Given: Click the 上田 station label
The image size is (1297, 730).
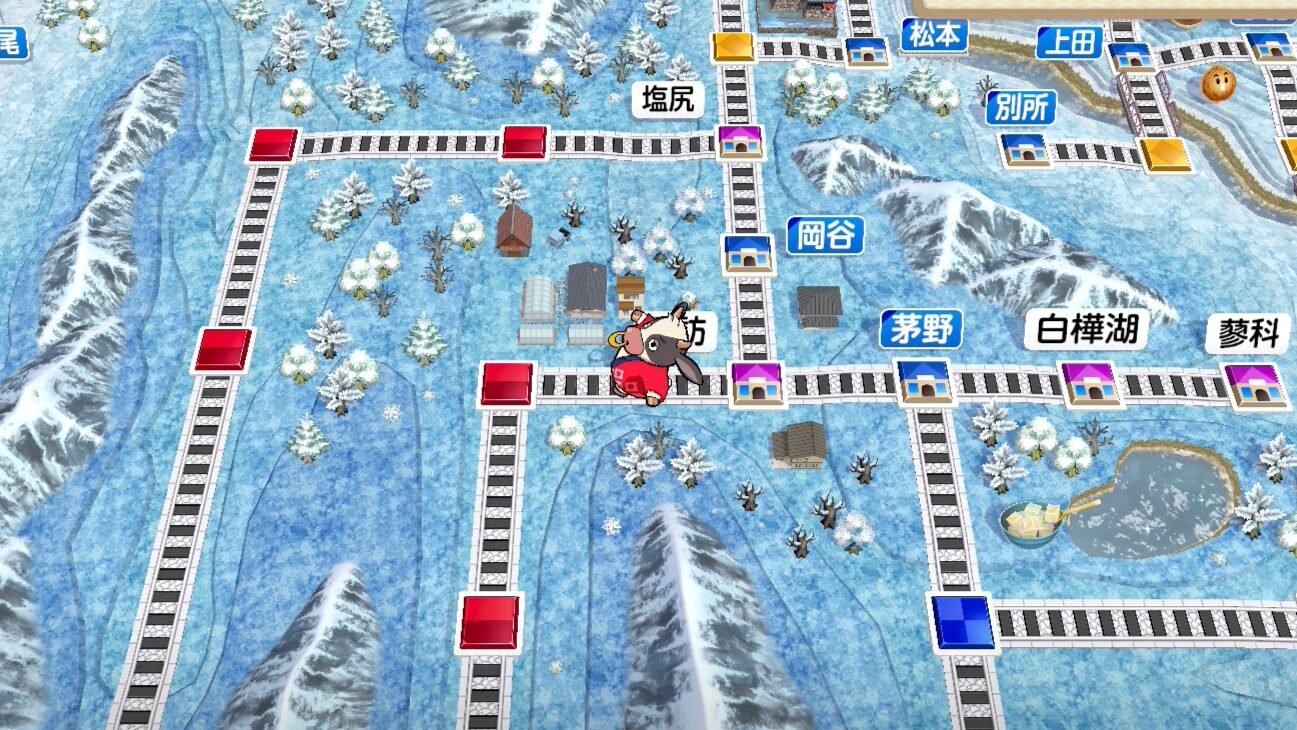Looking at the screenshot, I should coord(1069,42).
